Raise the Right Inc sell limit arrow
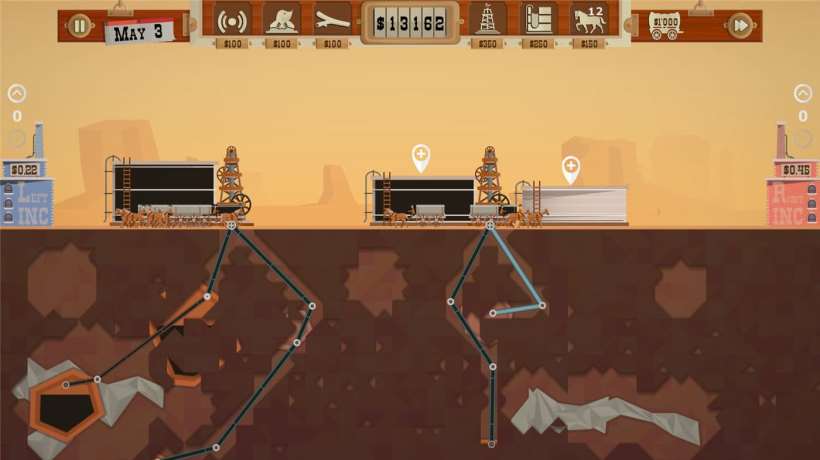Viewport: 820px width, 460px height. pos(803,94)
